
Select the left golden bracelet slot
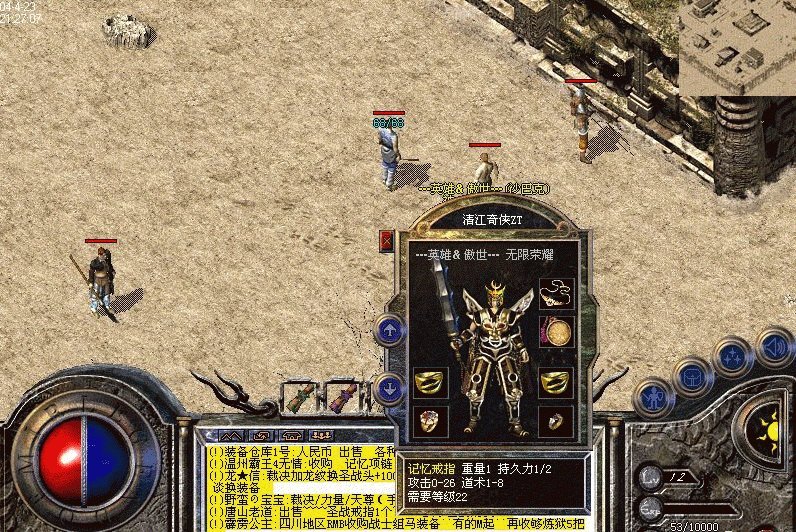(x=430, y=381)
